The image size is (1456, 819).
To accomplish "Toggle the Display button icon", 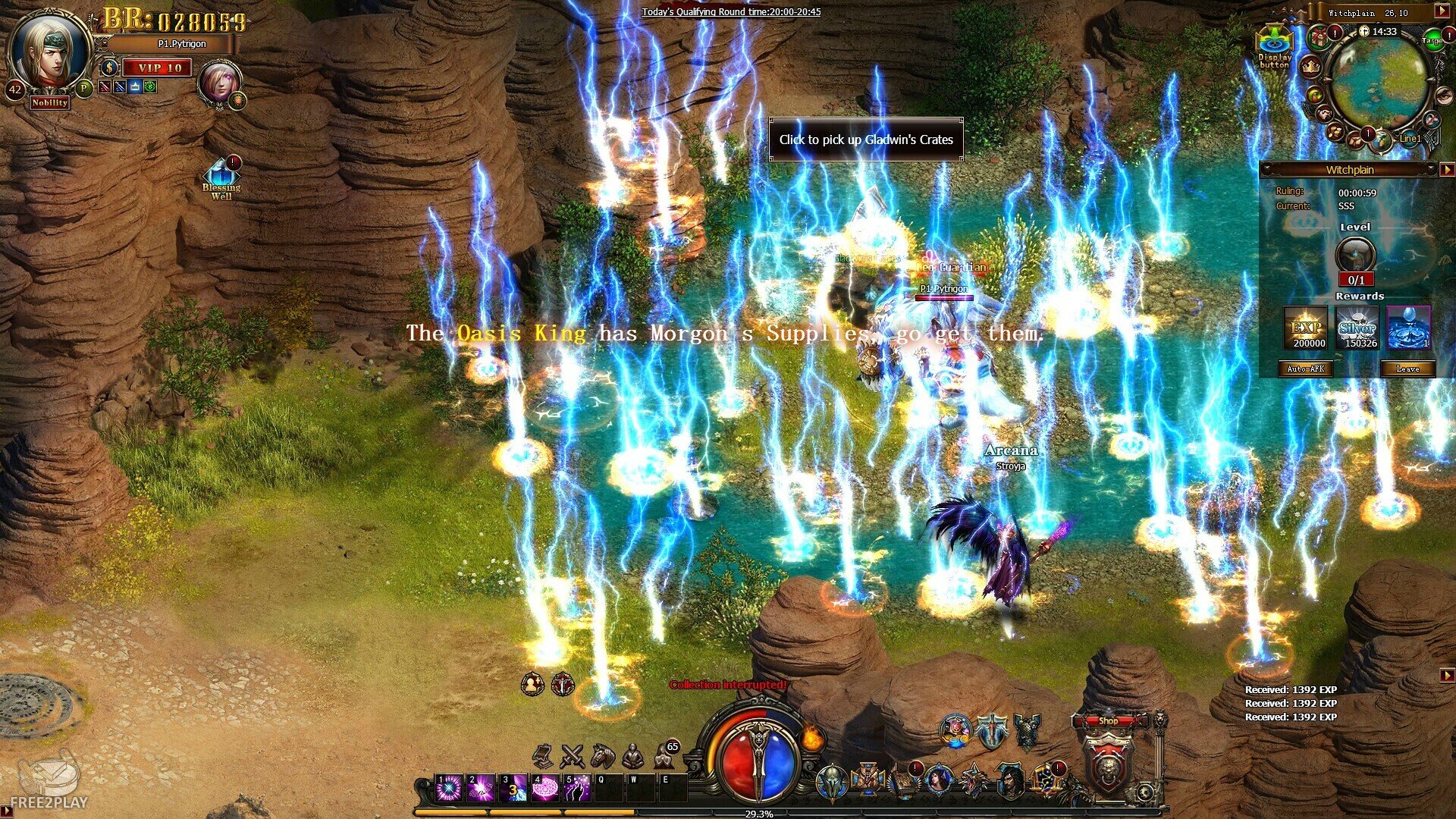I will pyautogui.click(x=1274, y=47).
